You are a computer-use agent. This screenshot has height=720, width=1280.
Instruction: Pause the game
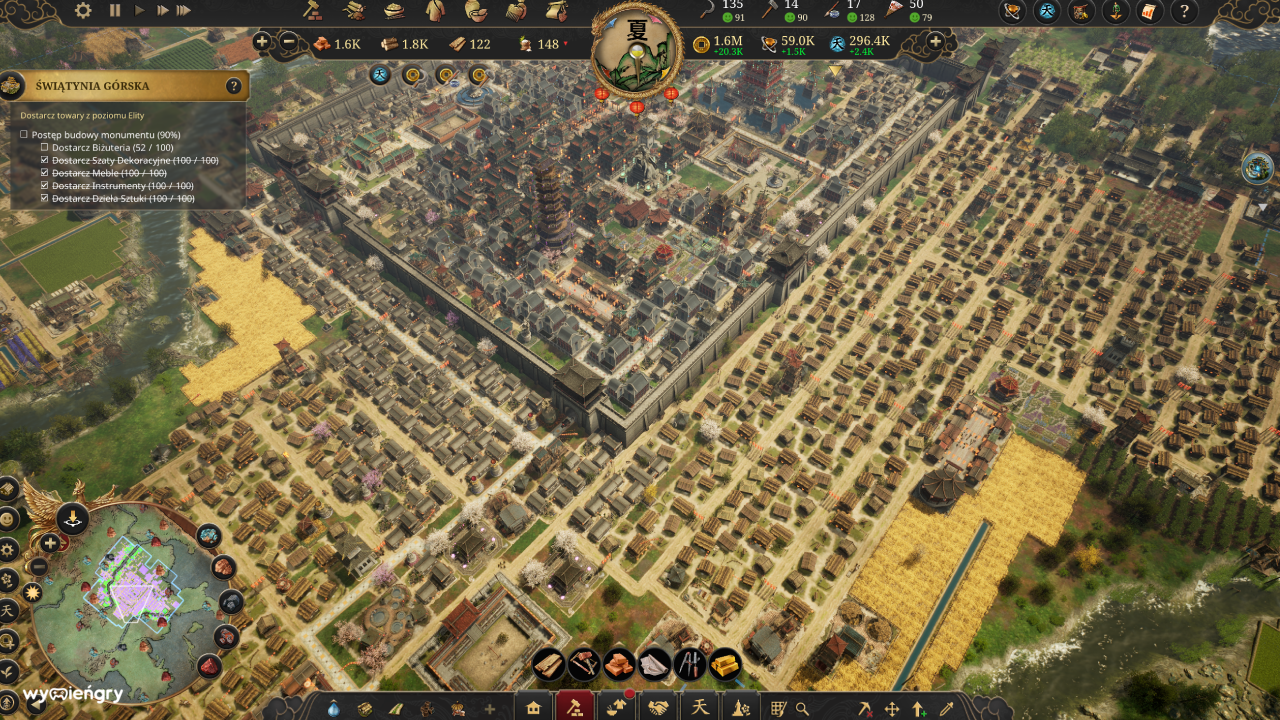pyautogui.click(x=115, y=11)
